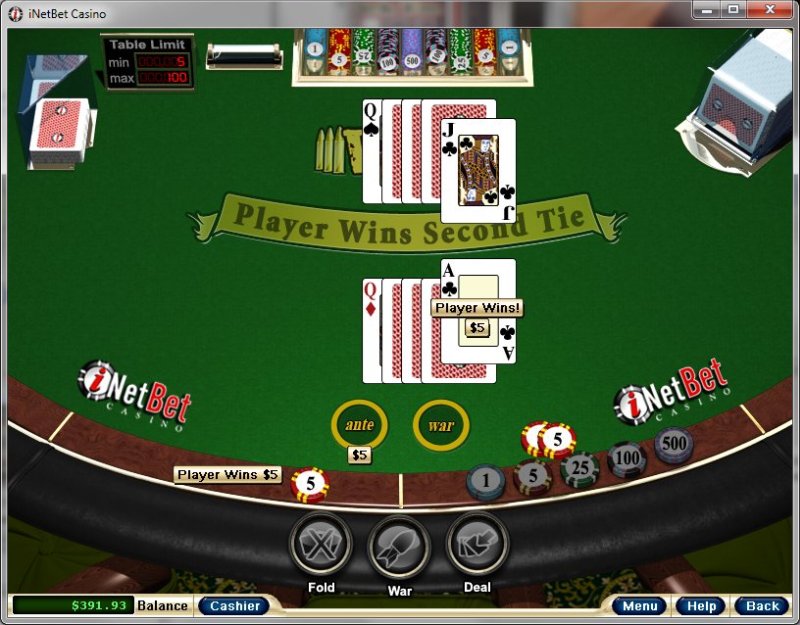Click the Fold button
The image size is (800, 625).
321,545
